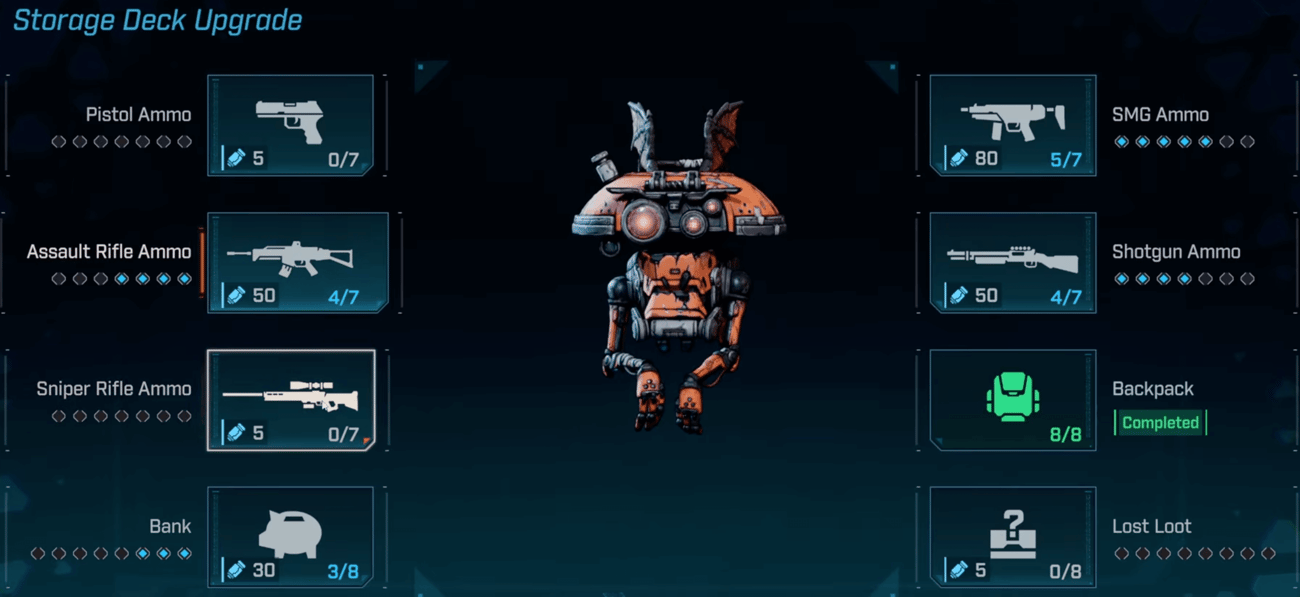Click the completed Backpack upgrade tile
Screen dimensions: 1300x597
point(1012,400)
